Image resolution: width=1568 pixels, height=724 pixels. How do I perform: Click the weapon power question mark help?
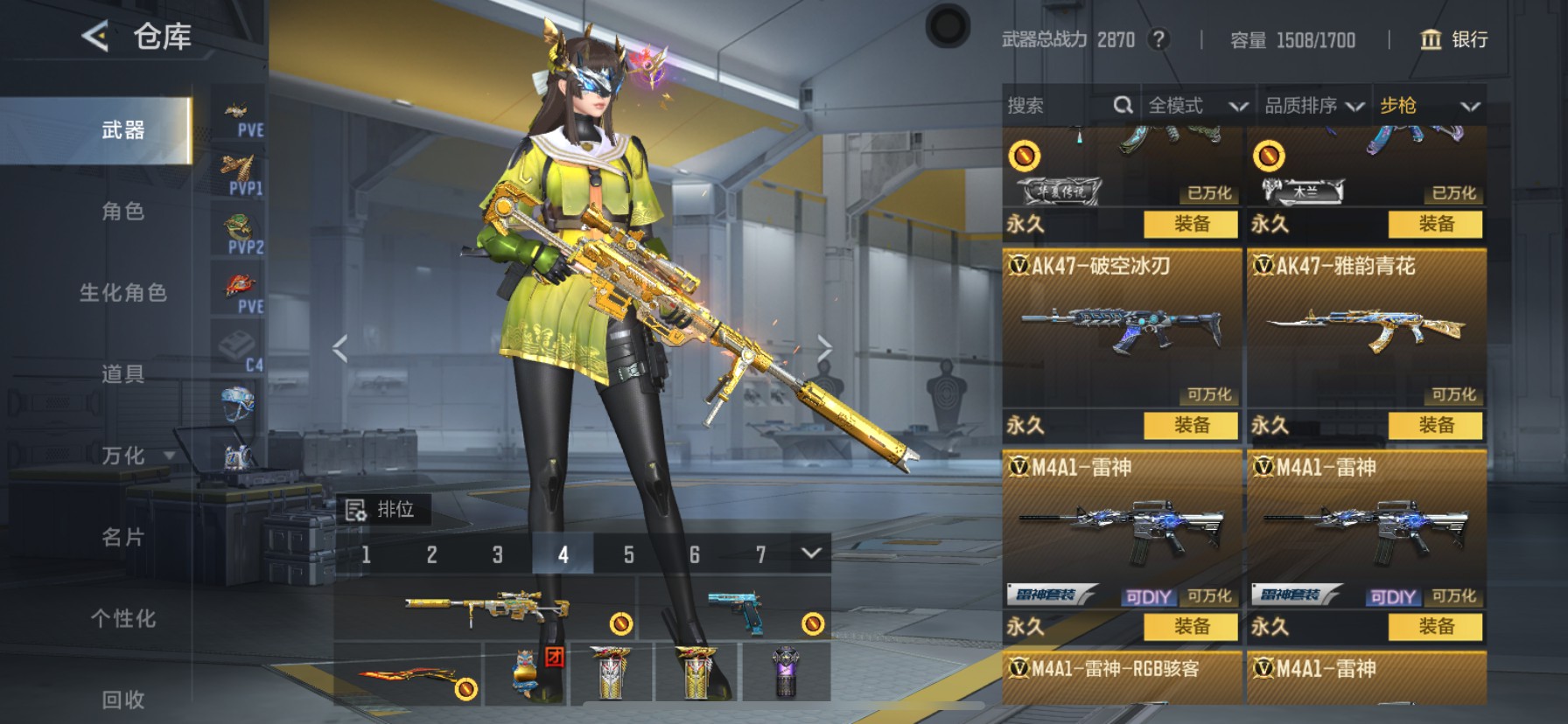[x=1158, y=39]
